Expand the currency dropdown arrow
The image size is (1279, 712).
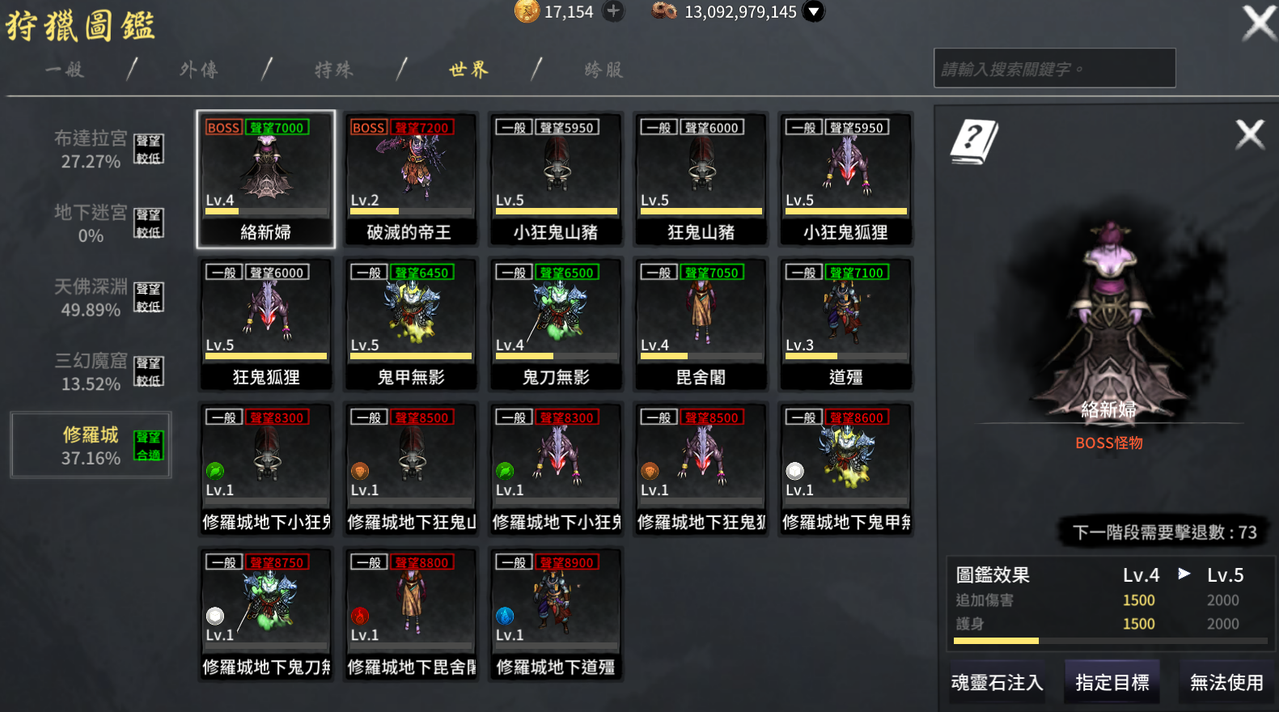tap(814, 12)
